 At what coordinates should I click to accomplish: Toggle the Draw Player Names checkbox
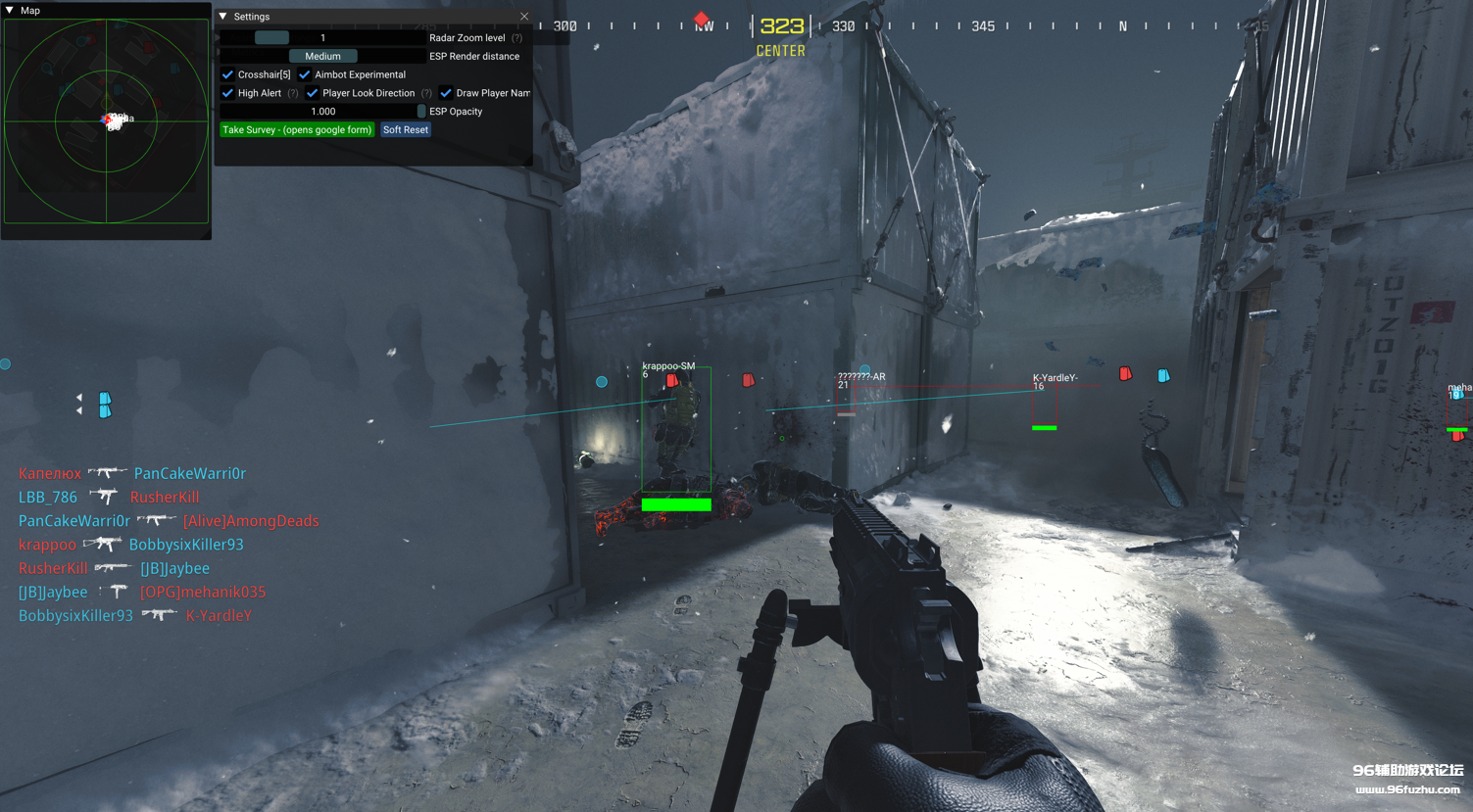(446, 93)
